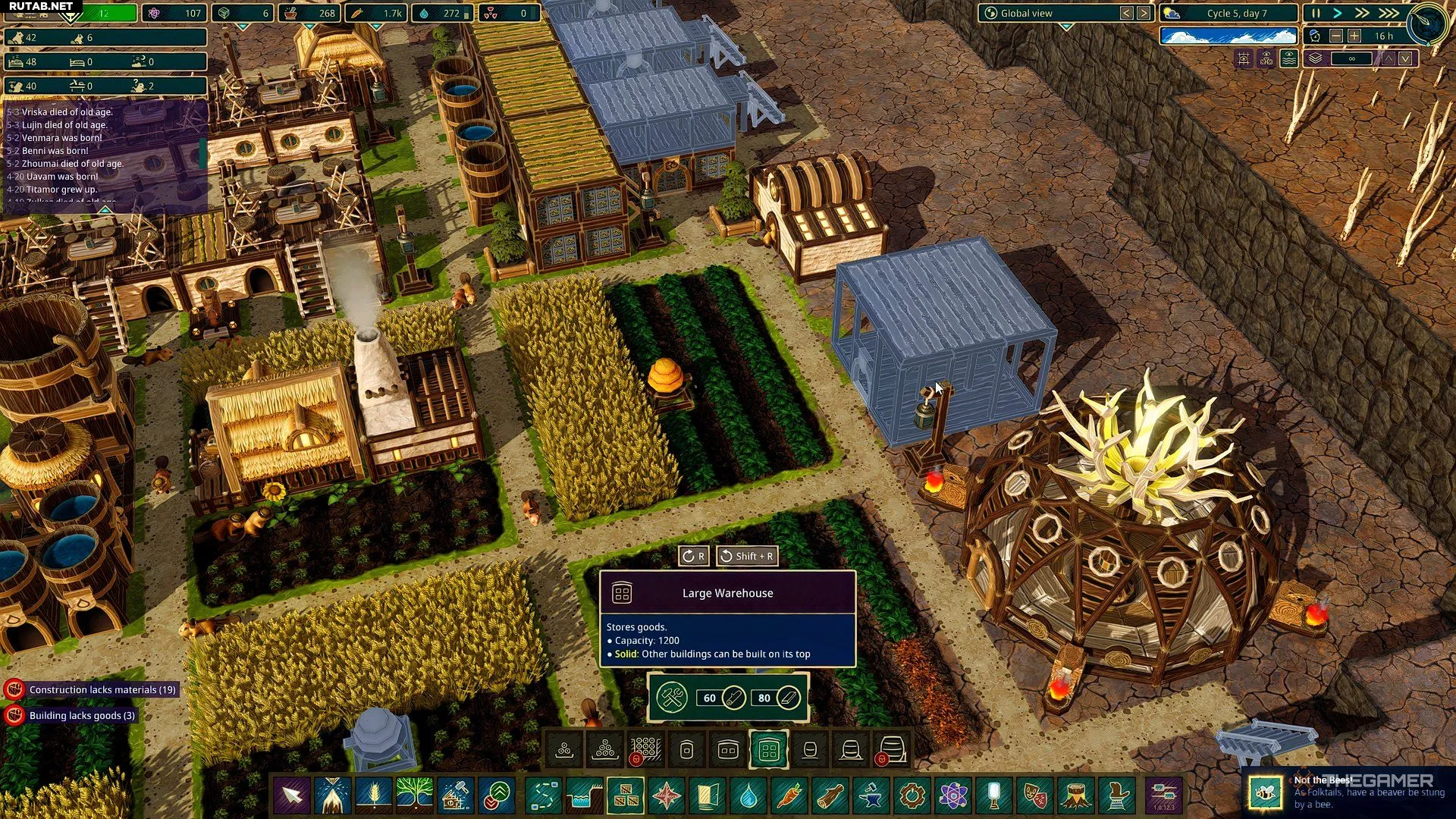Lower the visible layer level down arrow
The image size is (1456, 819).
(x=1406, y=58)
